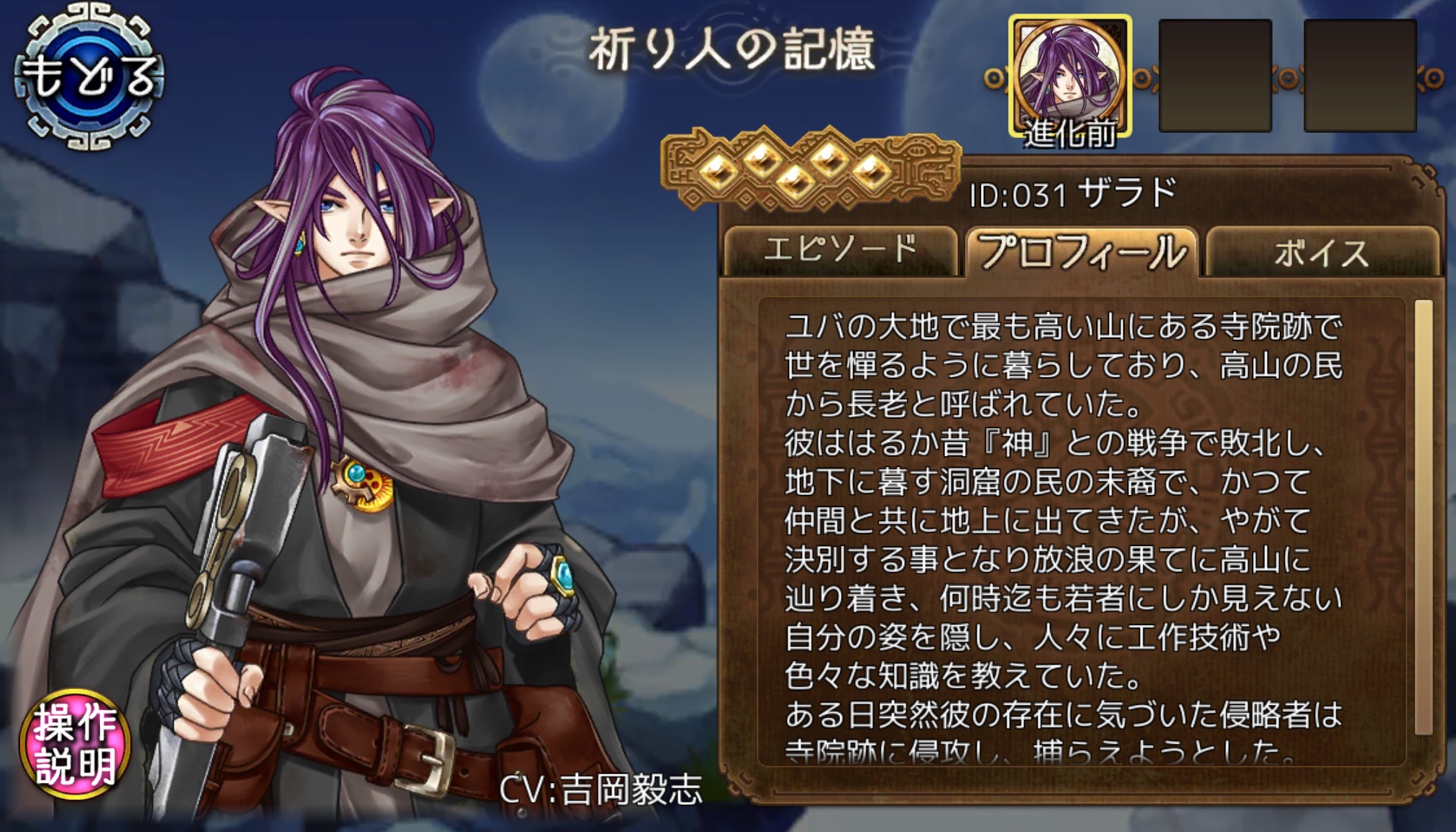Choose the 進化前 character portrait thumbnail
1456x832 pixels.
pos(1070,77)
